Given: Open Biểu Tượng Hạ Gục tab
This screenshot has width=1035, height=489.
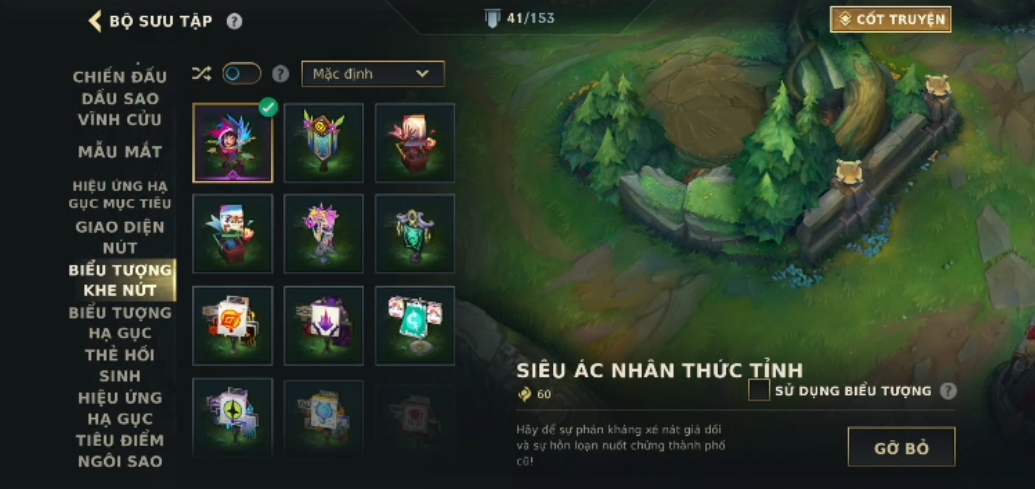Looking at the screenshot, I should tap(120, 322).
